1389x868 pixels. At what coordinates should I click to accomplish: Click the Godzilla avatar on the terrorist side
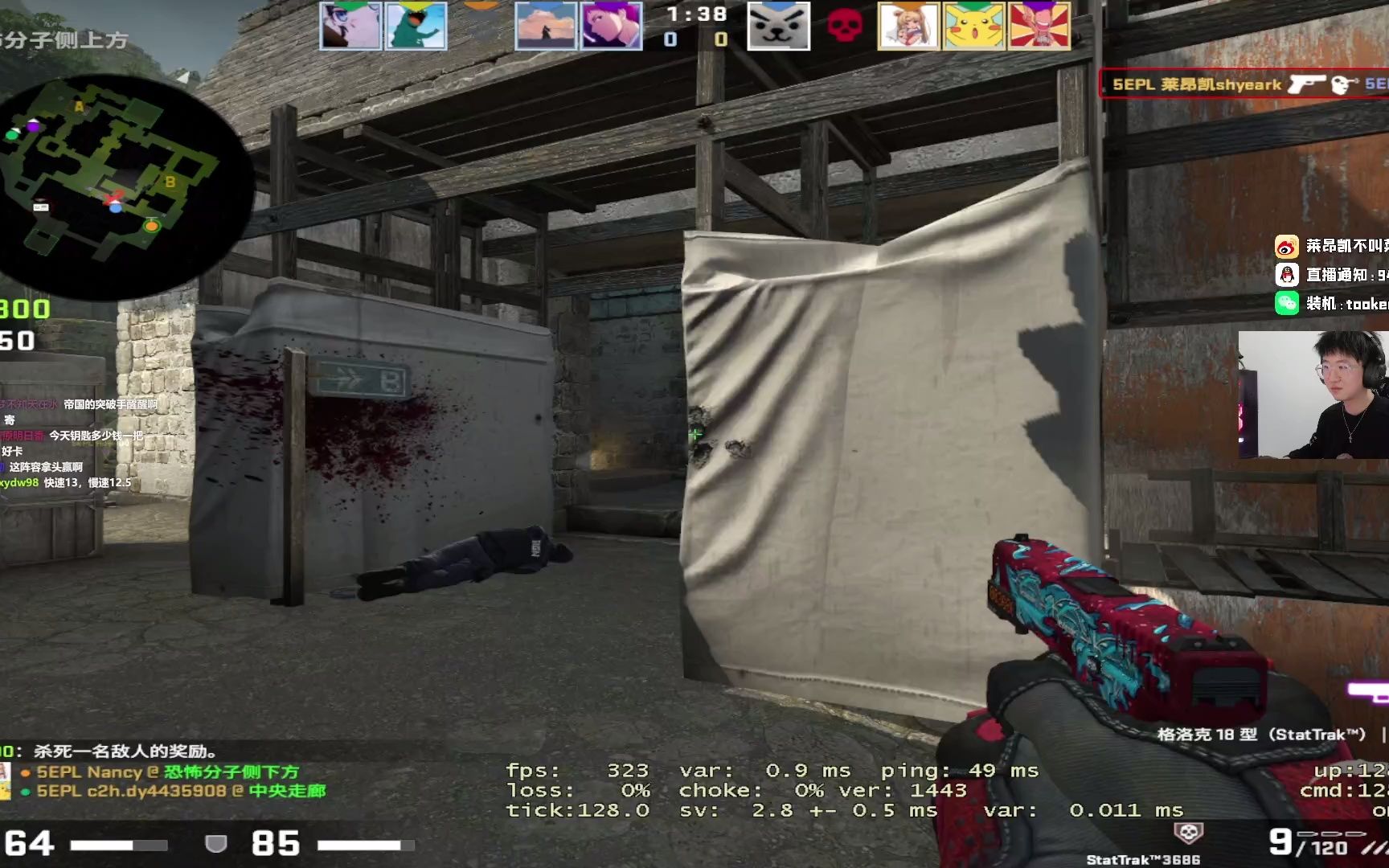(417, 27)
